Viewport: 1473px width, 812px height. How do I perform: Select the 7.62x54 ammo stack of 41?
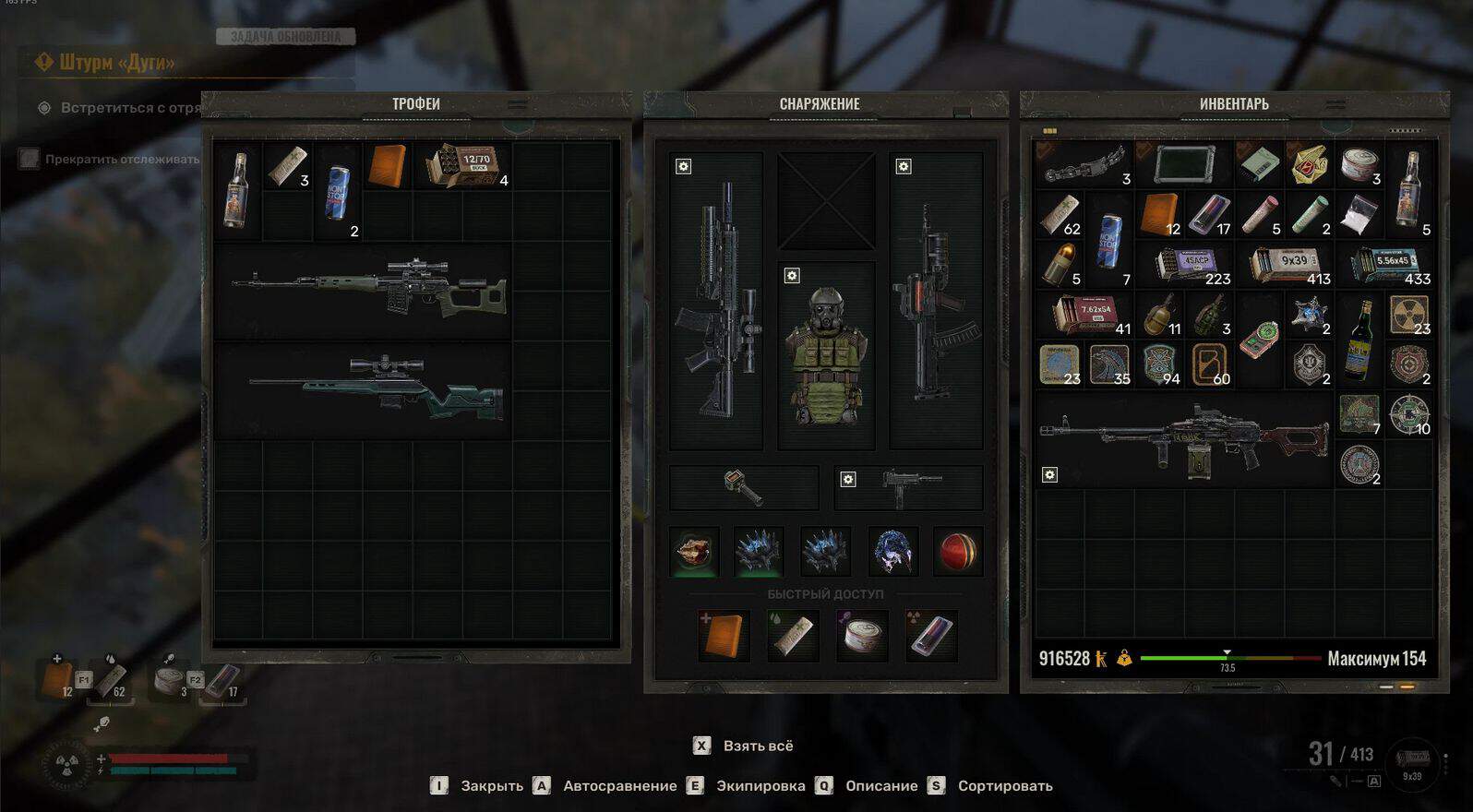(1091, 315)
